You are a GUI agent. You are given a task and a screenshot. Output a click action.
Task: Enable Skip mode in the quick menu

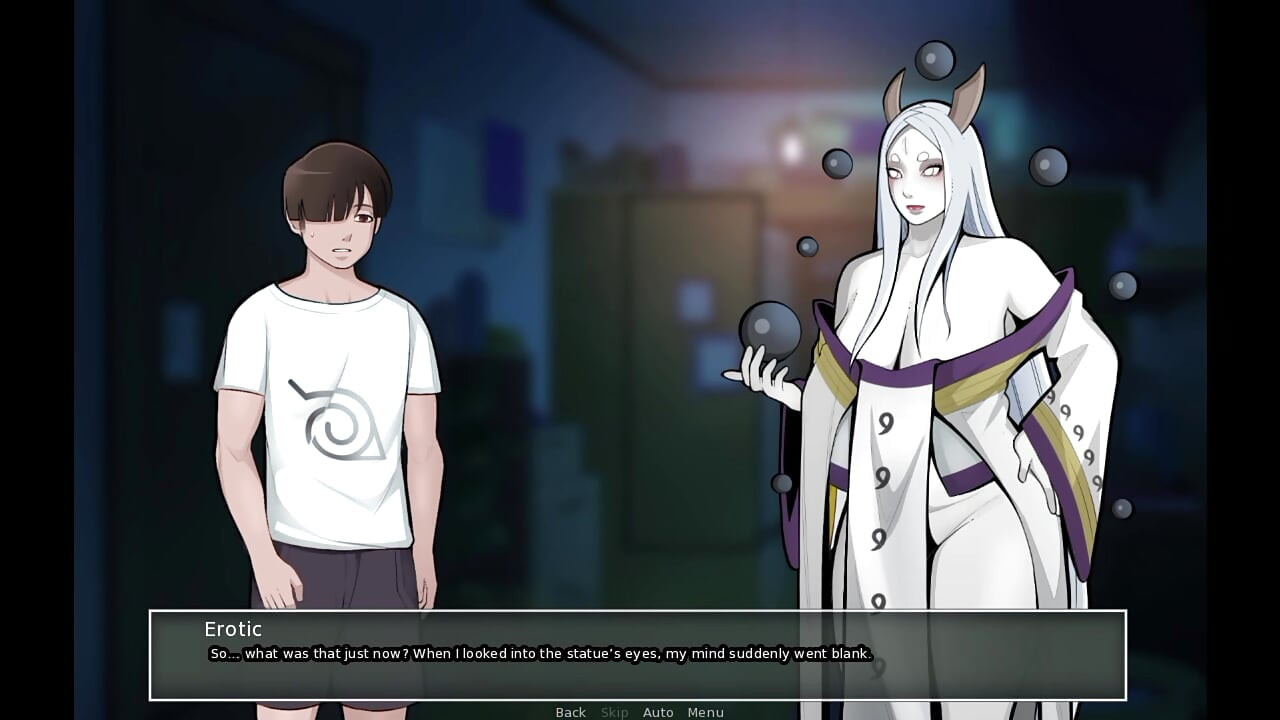[x=614, y=712]
